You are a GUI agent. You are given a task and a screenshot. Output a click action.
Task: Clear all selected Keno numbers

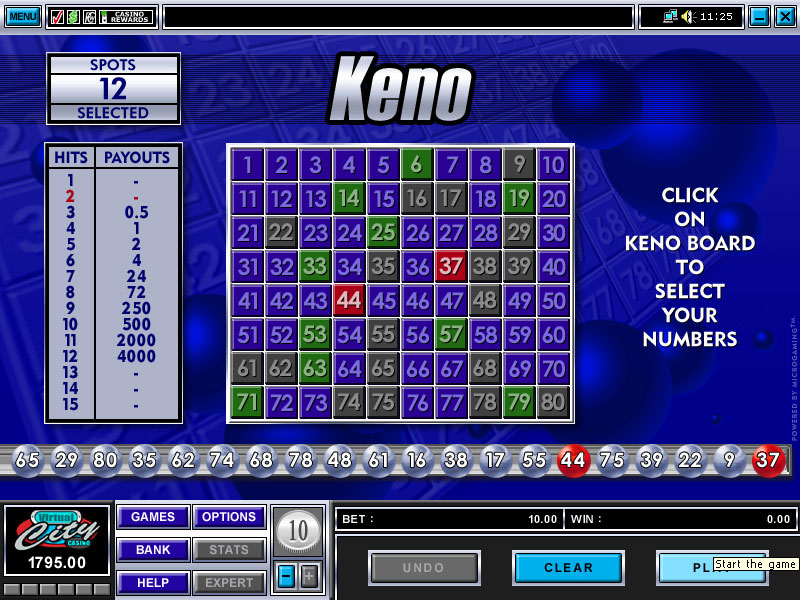568,568
